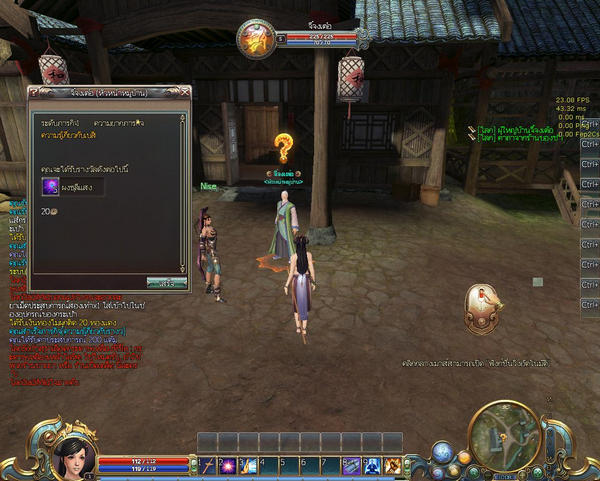This screenshot has height=481, width=600.
Task: Close the quest dialog with the X button
Action: [184, 93]
